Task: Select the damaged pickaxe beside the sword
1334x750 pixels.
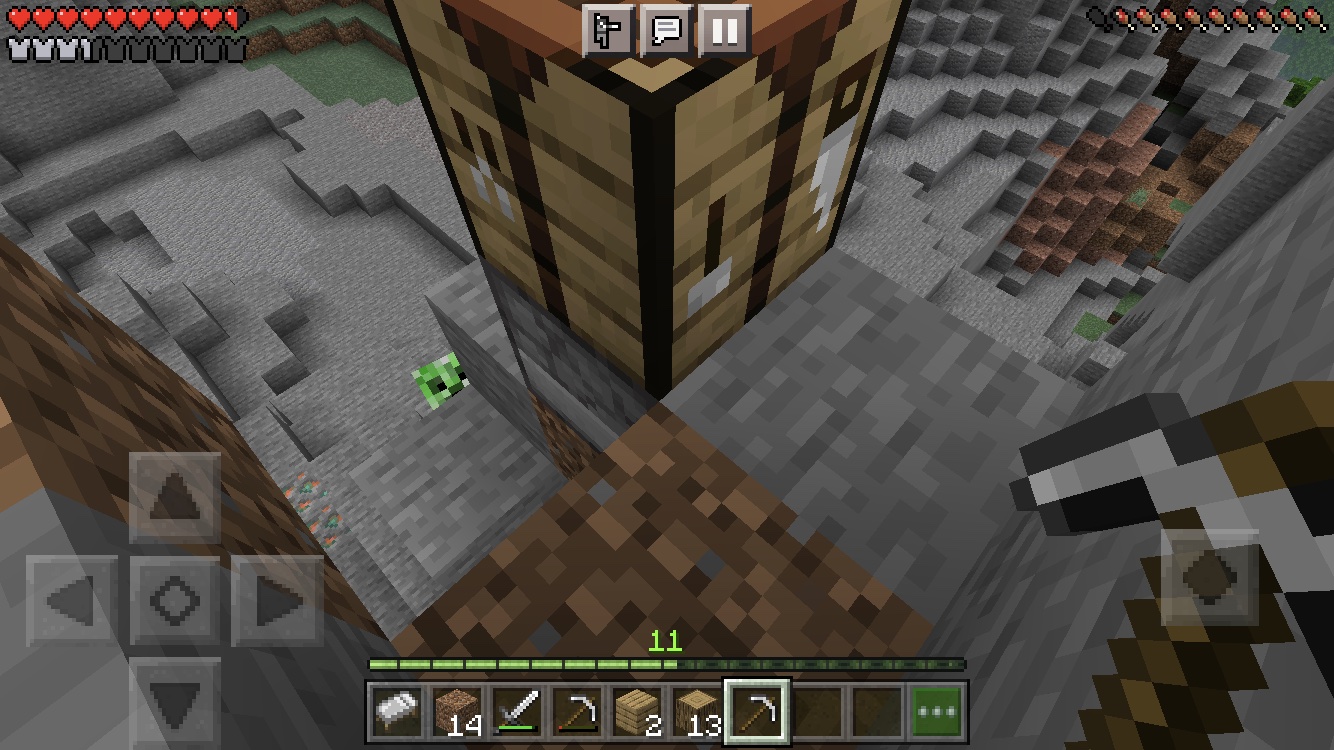Action: click(577, 713)
